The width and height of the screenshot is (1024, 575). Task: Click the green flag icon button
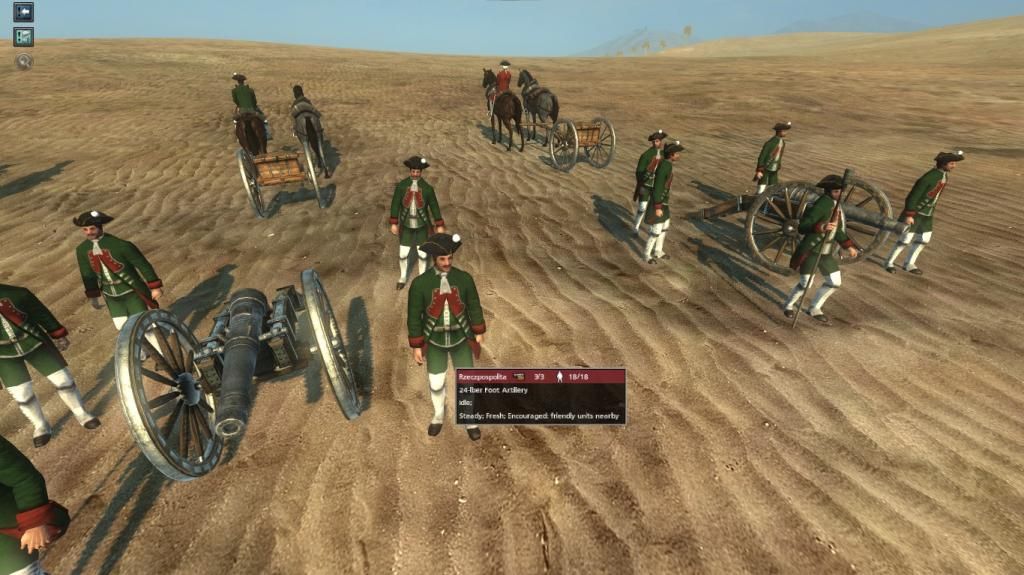click(x=23, y=37)
